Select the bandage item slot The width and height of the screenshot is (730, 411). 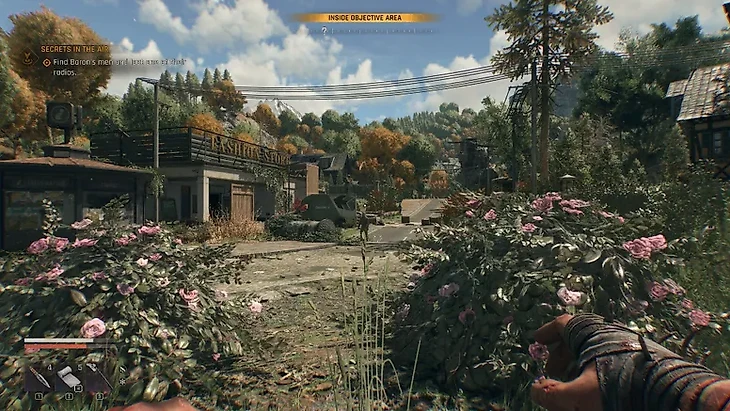pyautogui.click(x=69, y=378)
